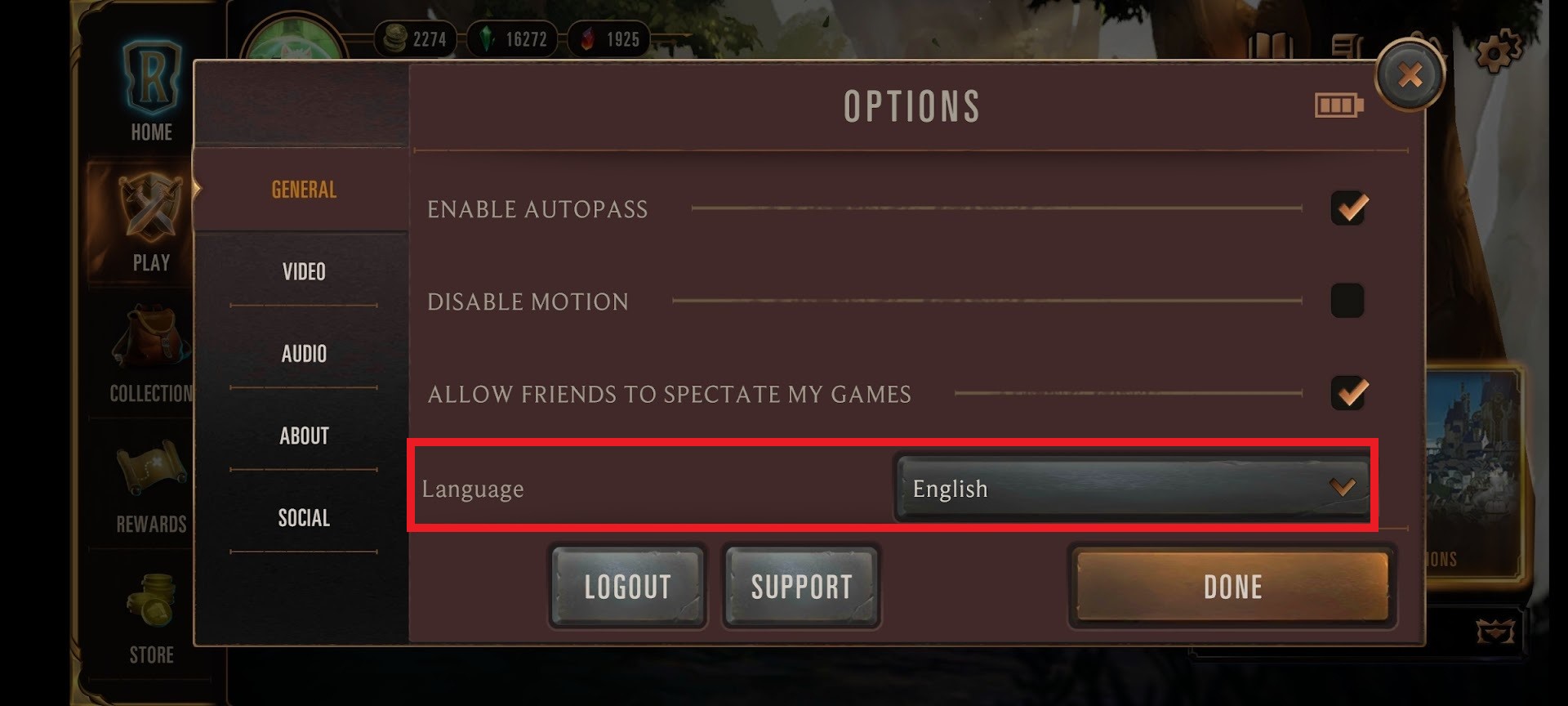Viewport: 1568px width, 706px height.
Task: Click the Logout button
Action: coord(627,587)
